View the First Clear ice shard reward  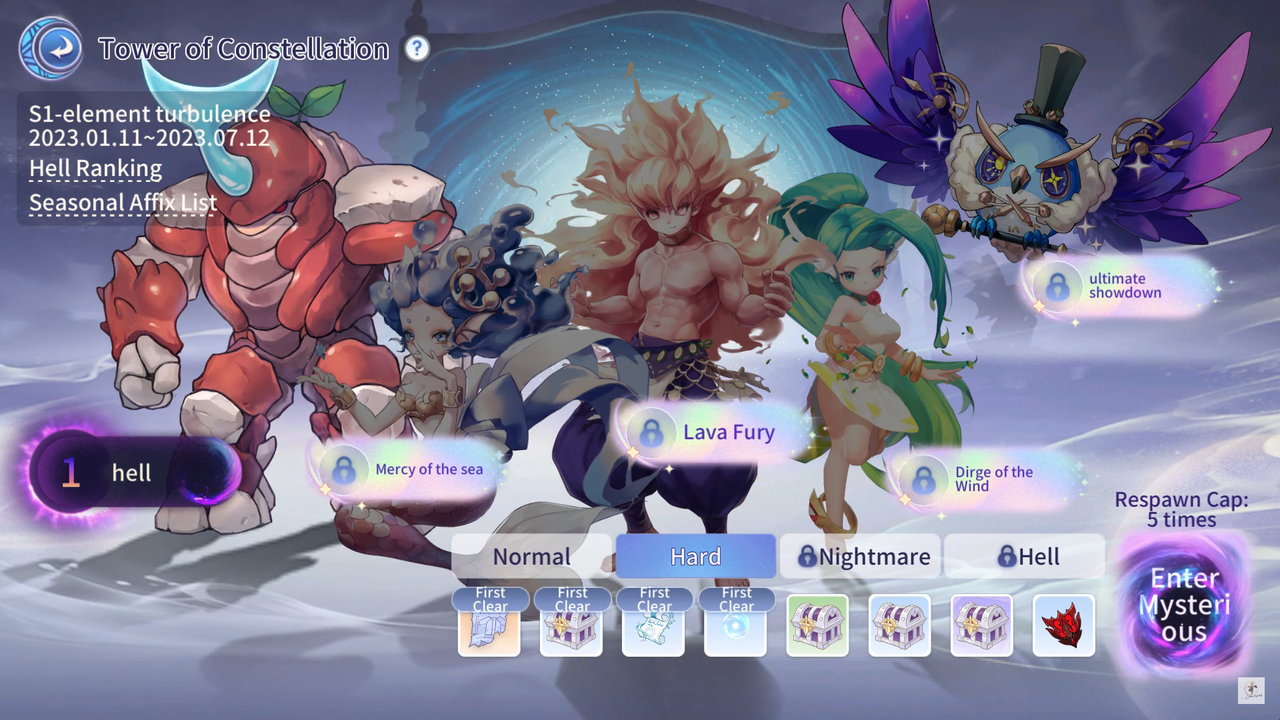click(x=489, y=628)
